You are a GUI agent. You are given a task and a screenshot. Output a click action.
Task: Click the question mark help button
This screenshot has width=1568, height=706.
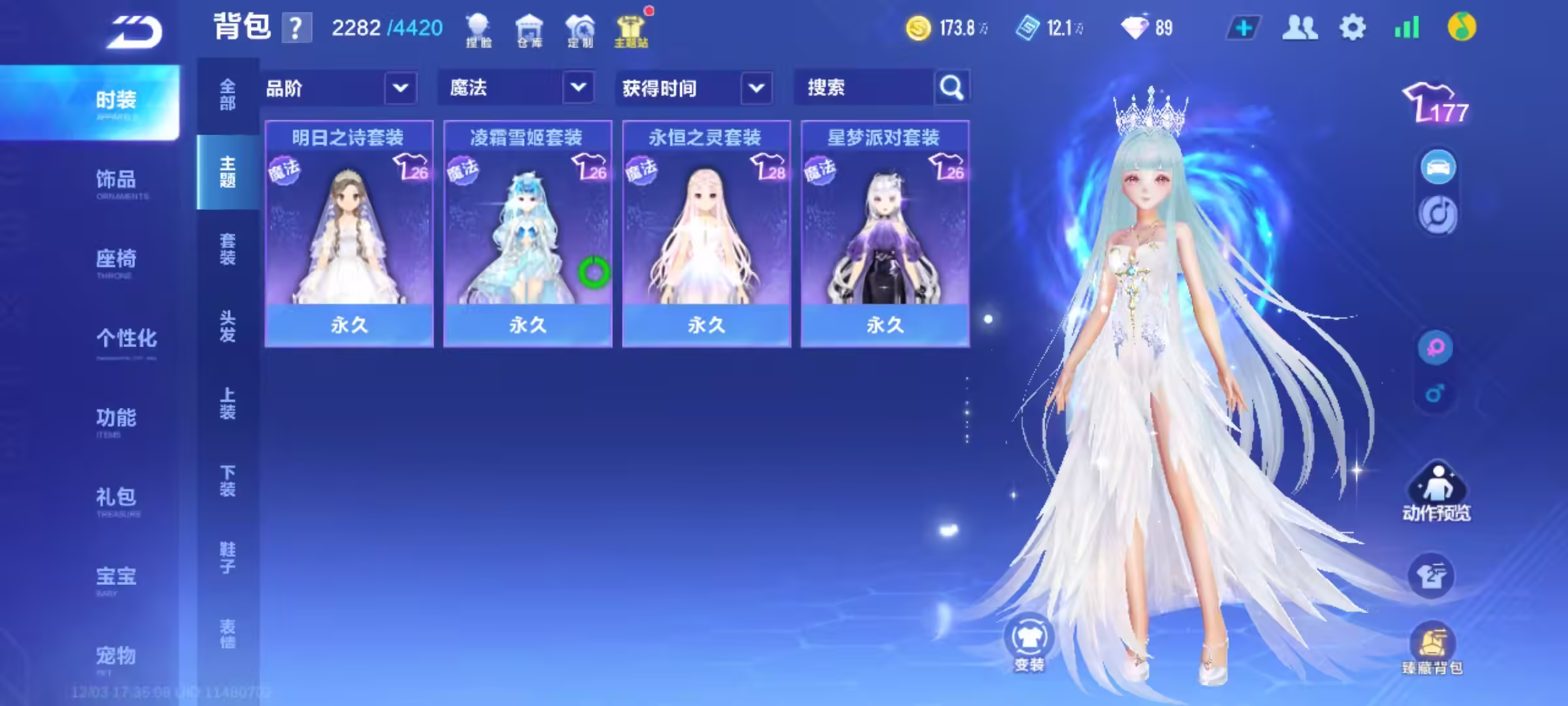pos(296,29)
